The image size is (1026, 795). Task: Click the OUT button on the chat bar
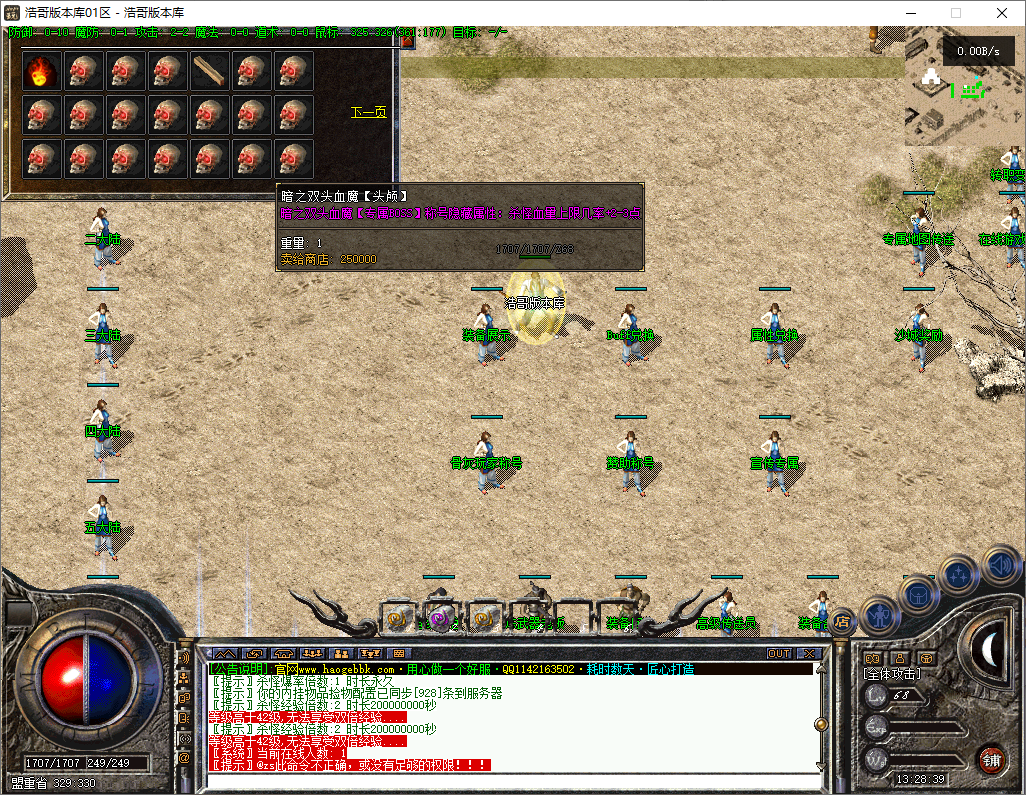(779, 653)
